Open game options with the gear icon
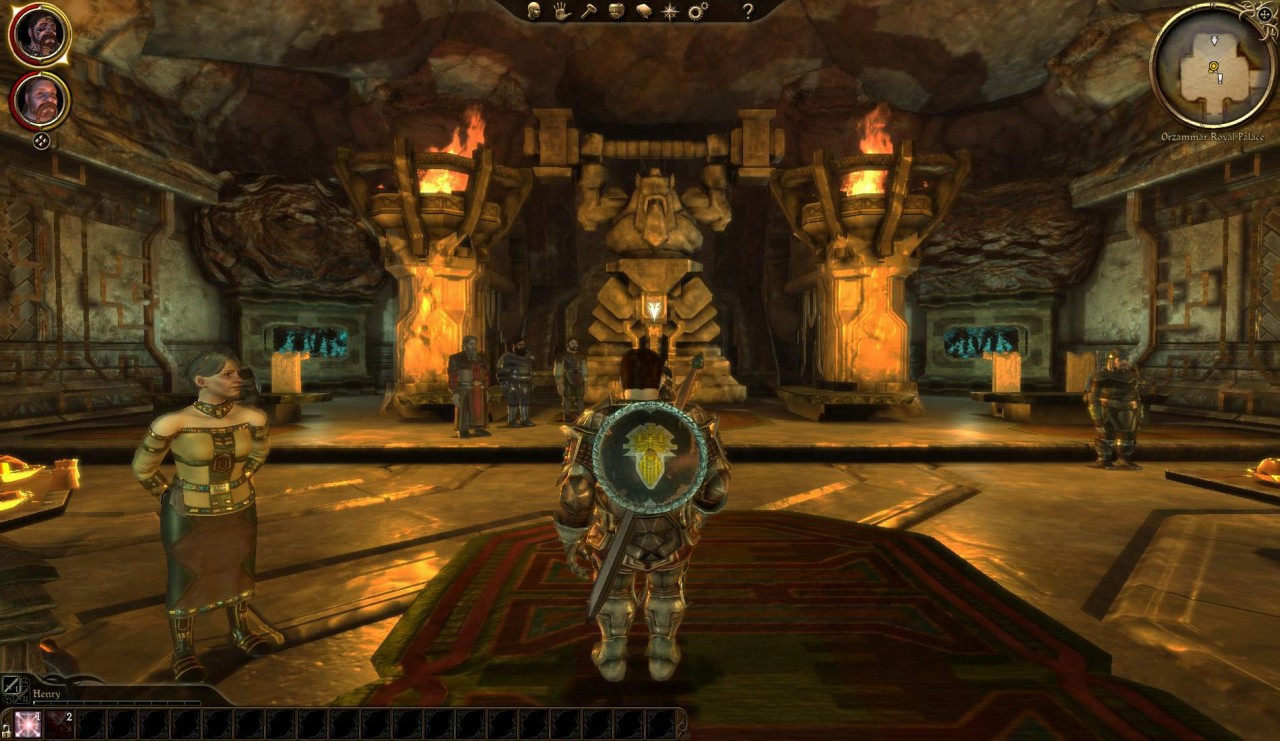1280x741 pixels. (696, 11)
